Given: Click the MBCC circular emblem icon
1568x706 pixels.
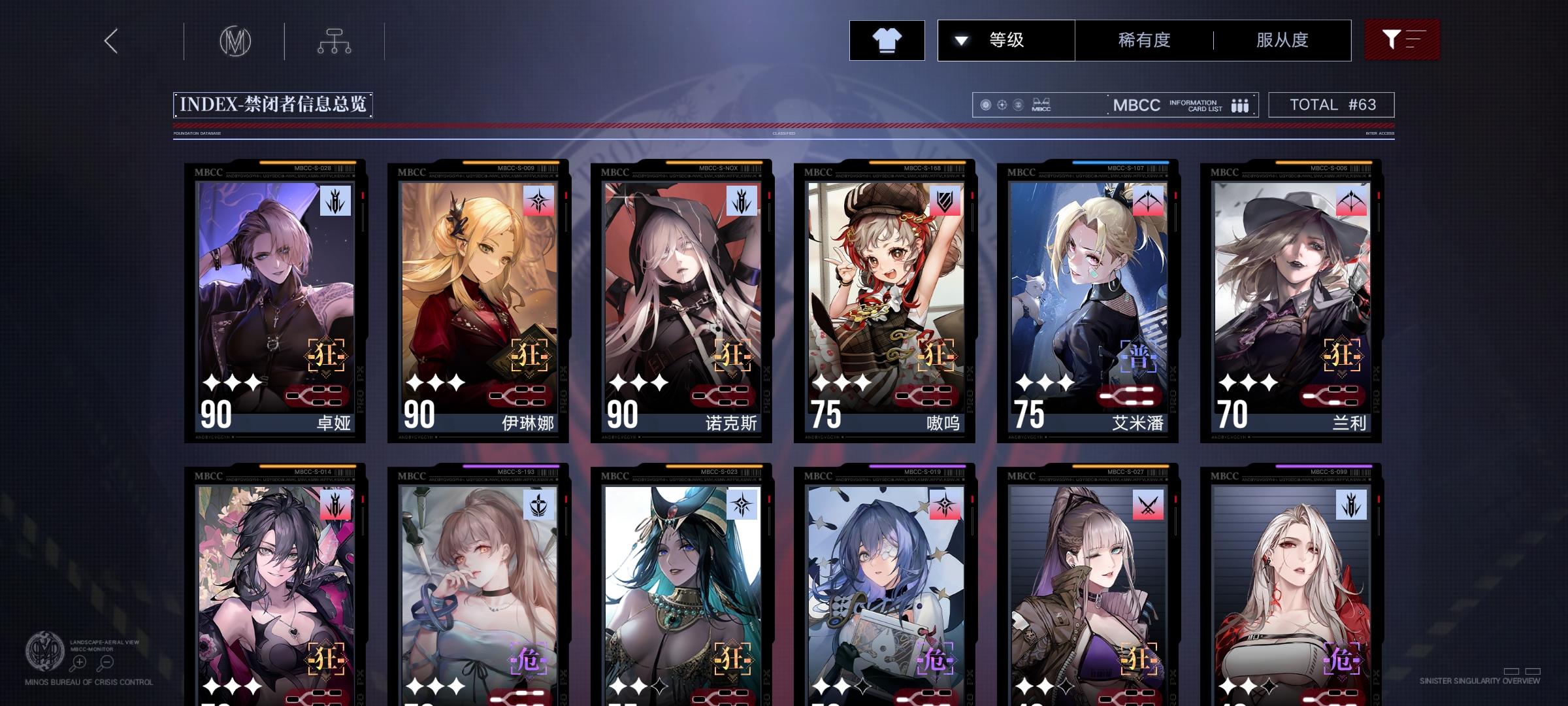Looking at the screenshot, I should 237,41.
